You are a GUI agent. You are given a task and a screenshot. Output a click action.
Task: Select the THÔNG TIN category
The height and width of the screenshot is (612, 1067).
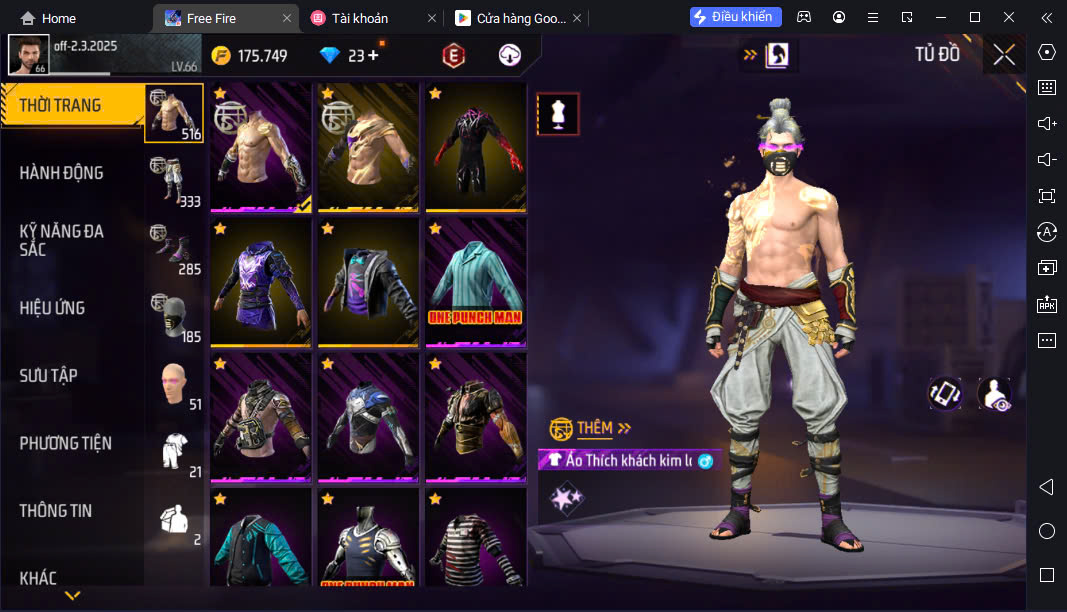[x=56, y=511]
